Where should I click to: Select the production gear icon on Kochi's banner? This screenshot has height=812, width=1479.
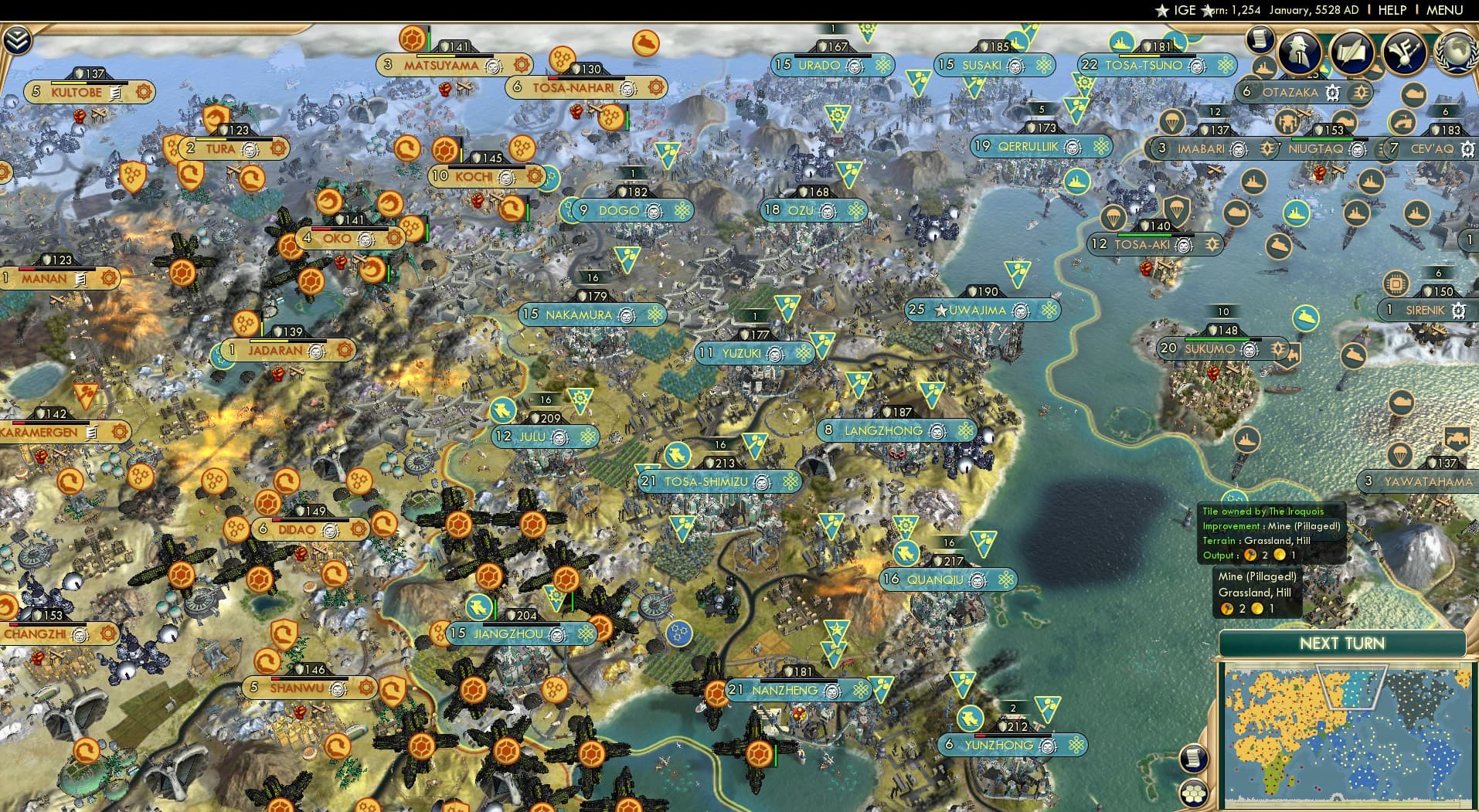click(535, 176)
